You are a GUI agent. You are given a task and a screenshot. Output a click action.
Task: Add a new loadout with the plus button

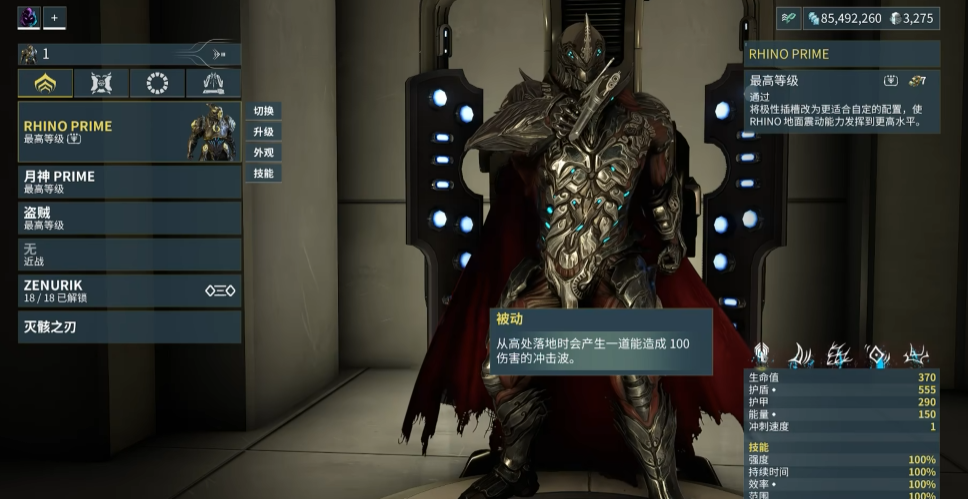(x=55, y=17)
